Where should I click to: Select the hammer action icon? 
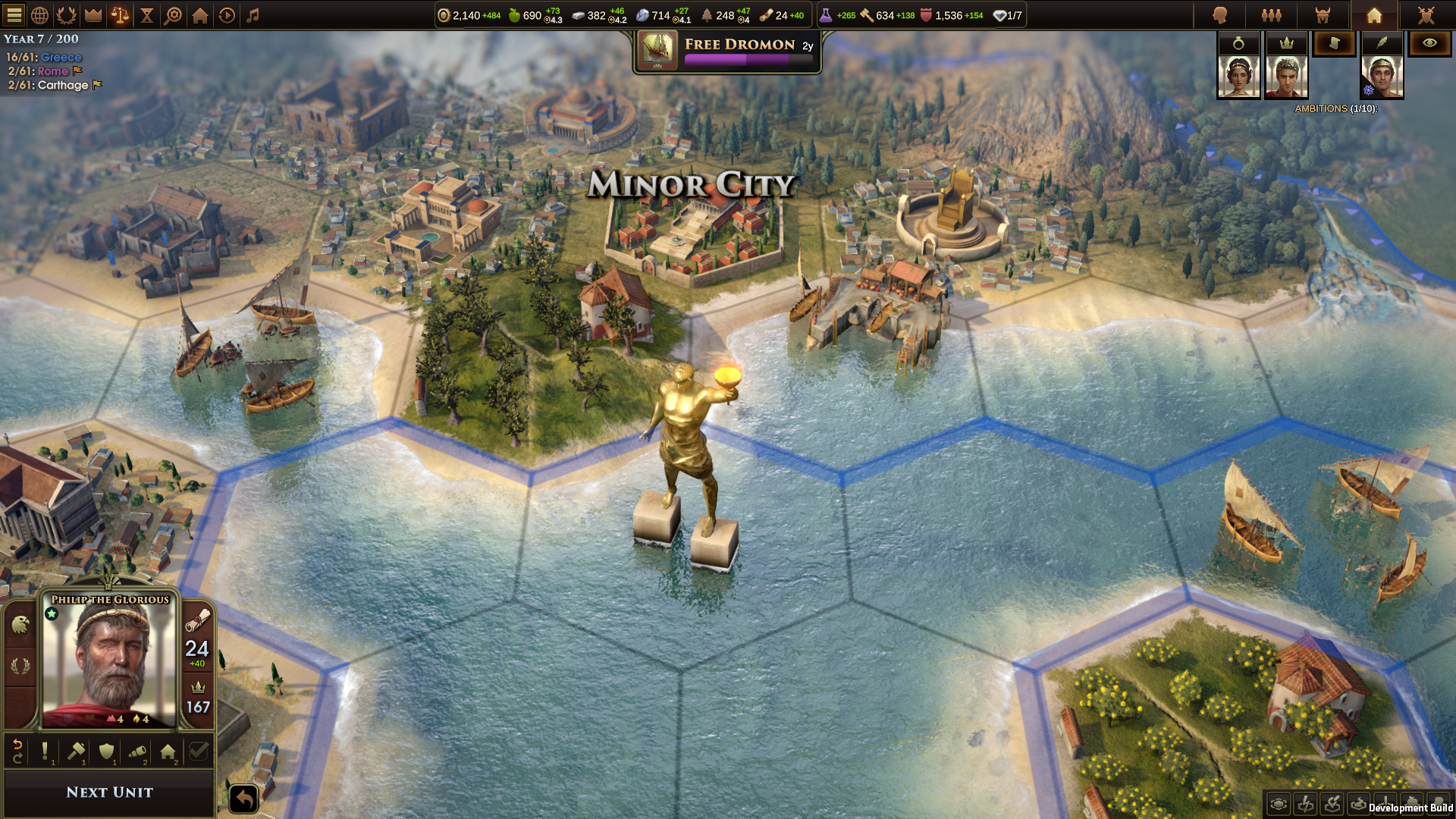pos(76,752)
